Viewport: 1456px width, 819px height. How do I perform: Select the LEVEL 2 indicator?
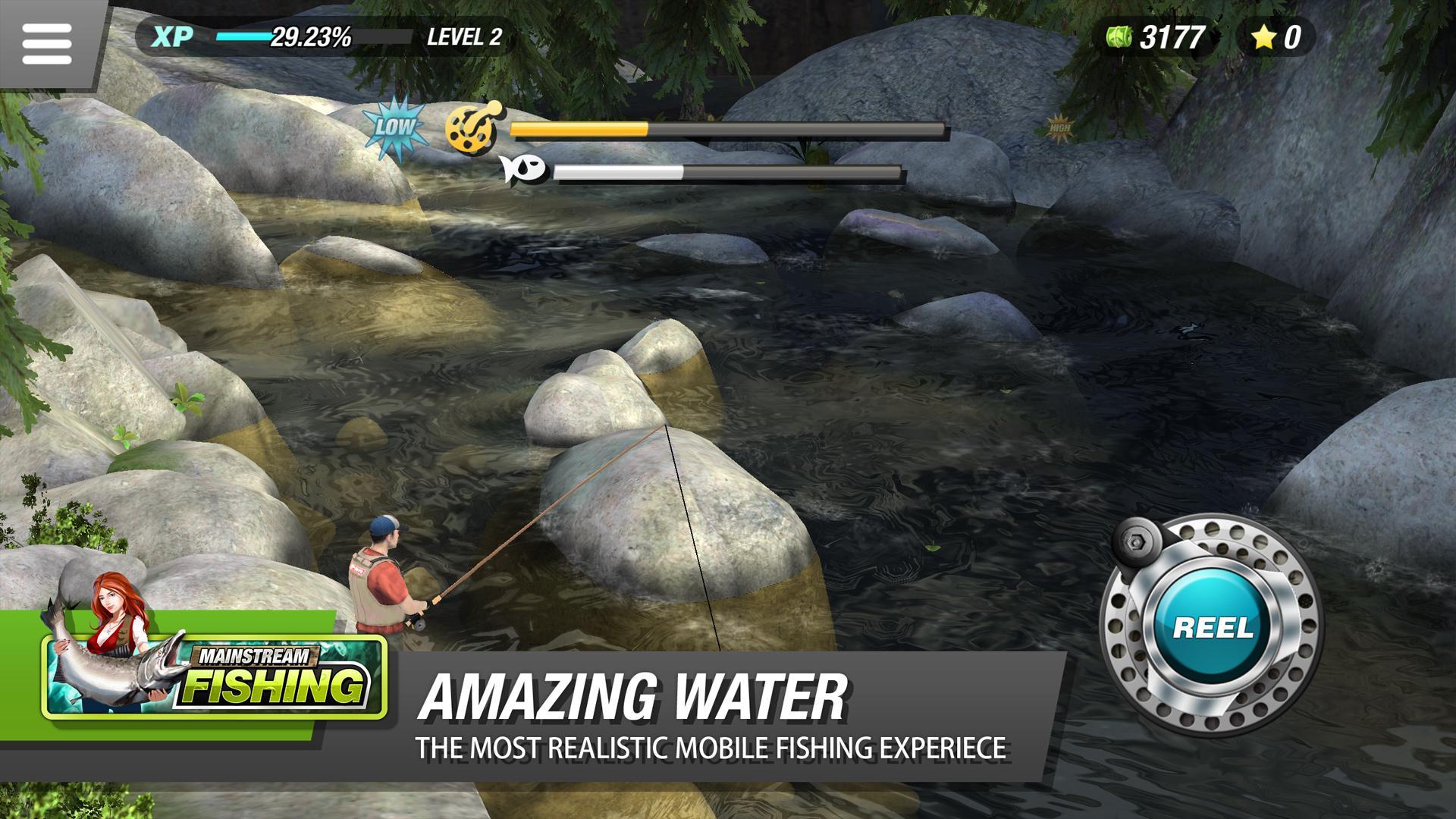(463, 34)
